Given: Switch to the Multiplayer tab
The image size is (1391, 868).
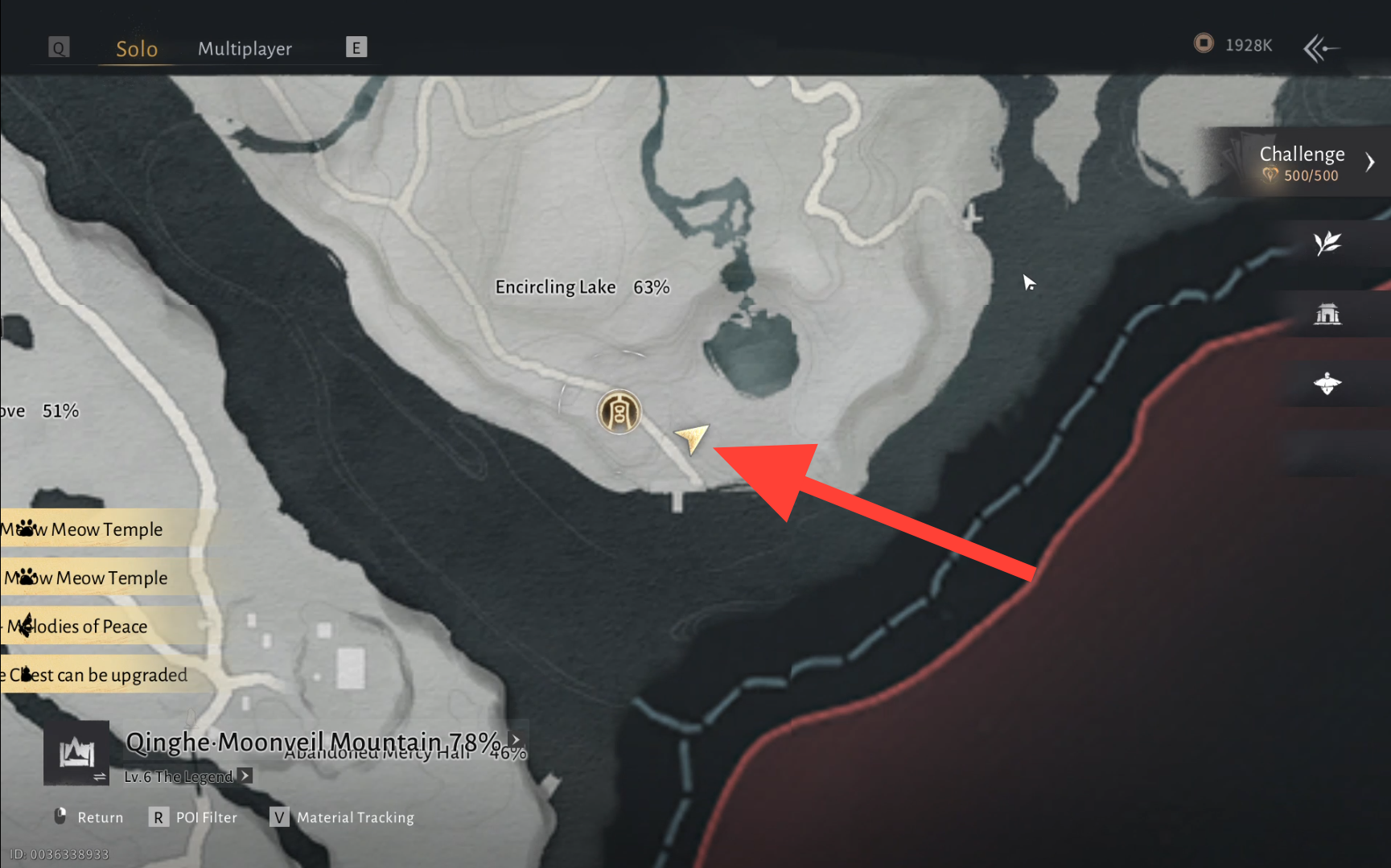Looking at the screenshot, I should coord(245,48).
